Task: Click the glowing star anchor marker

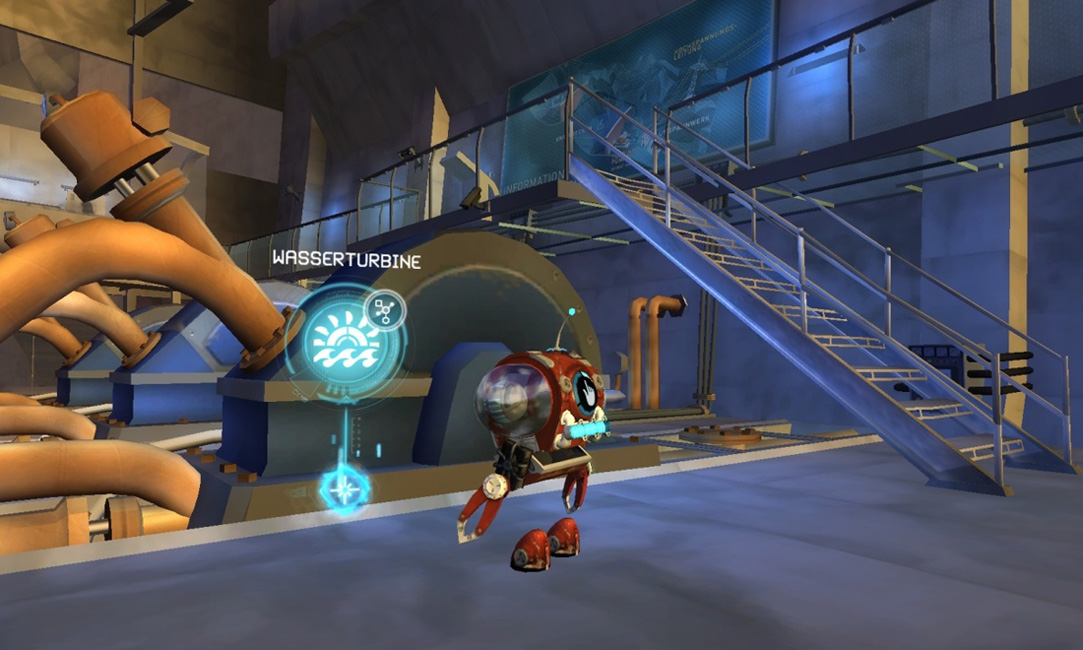Action: tap(345, 488)
